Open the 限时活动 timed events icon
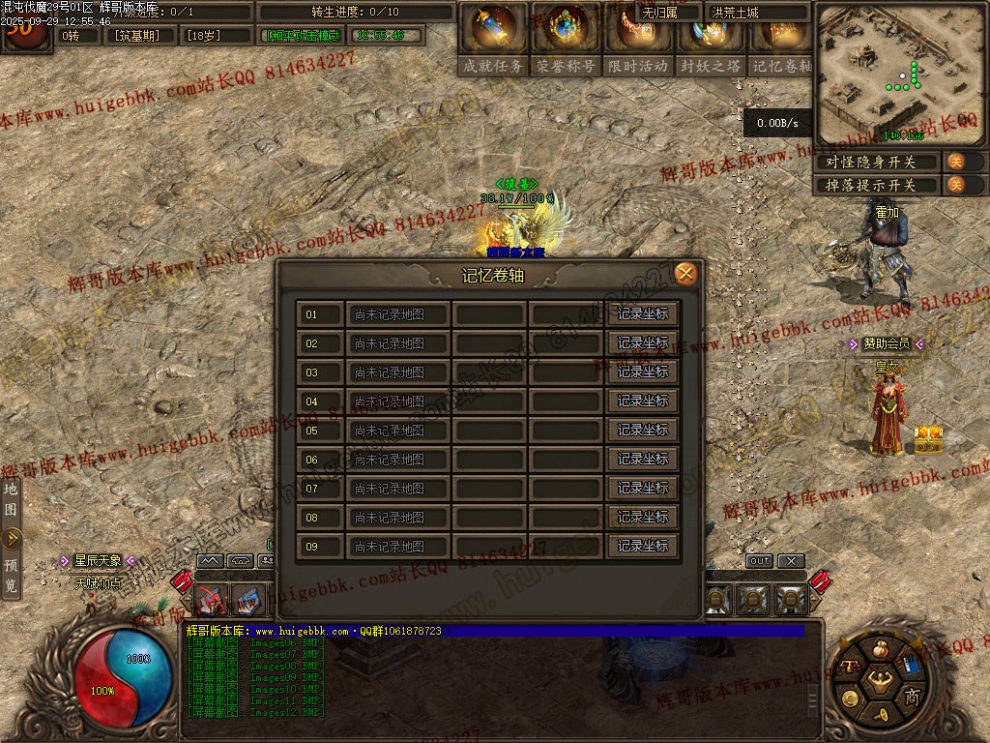 click(638, 37)
